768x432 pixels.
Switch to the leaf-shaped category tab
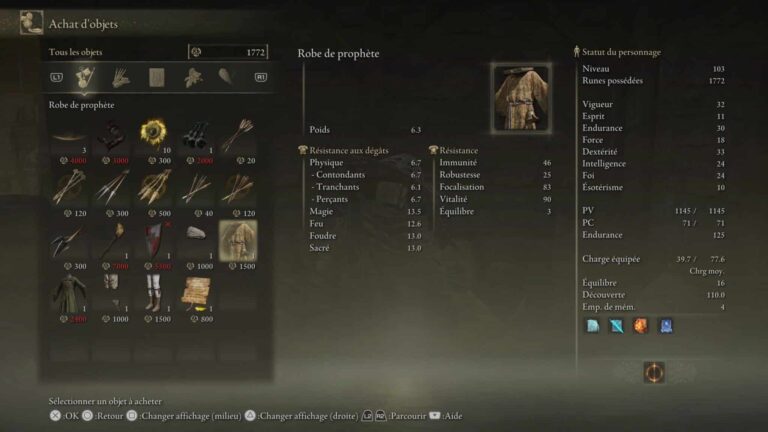[x=227, y=77]
